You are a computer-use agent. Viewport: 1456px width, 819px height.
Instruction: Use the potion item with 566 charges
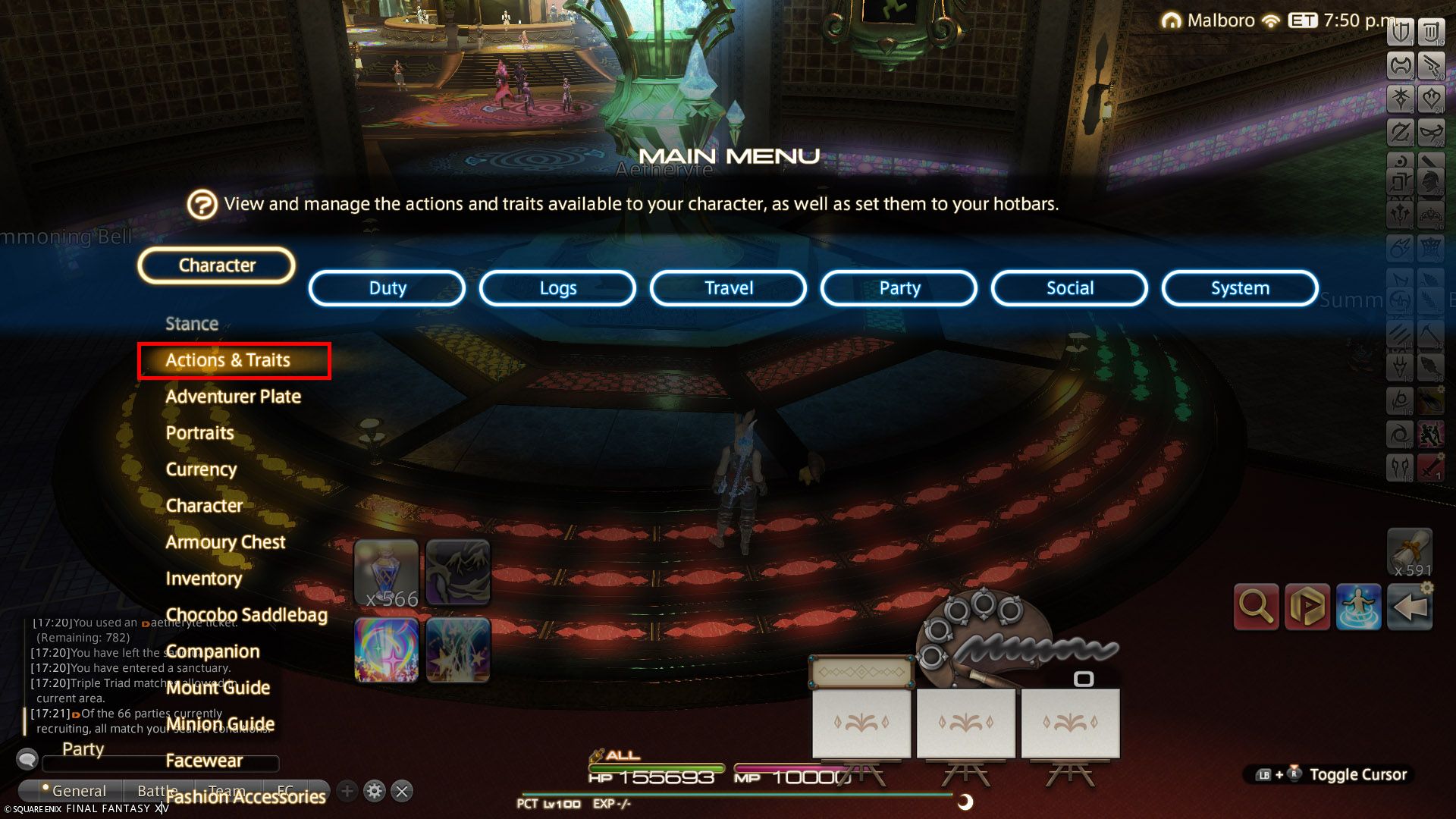pos(386,573)
